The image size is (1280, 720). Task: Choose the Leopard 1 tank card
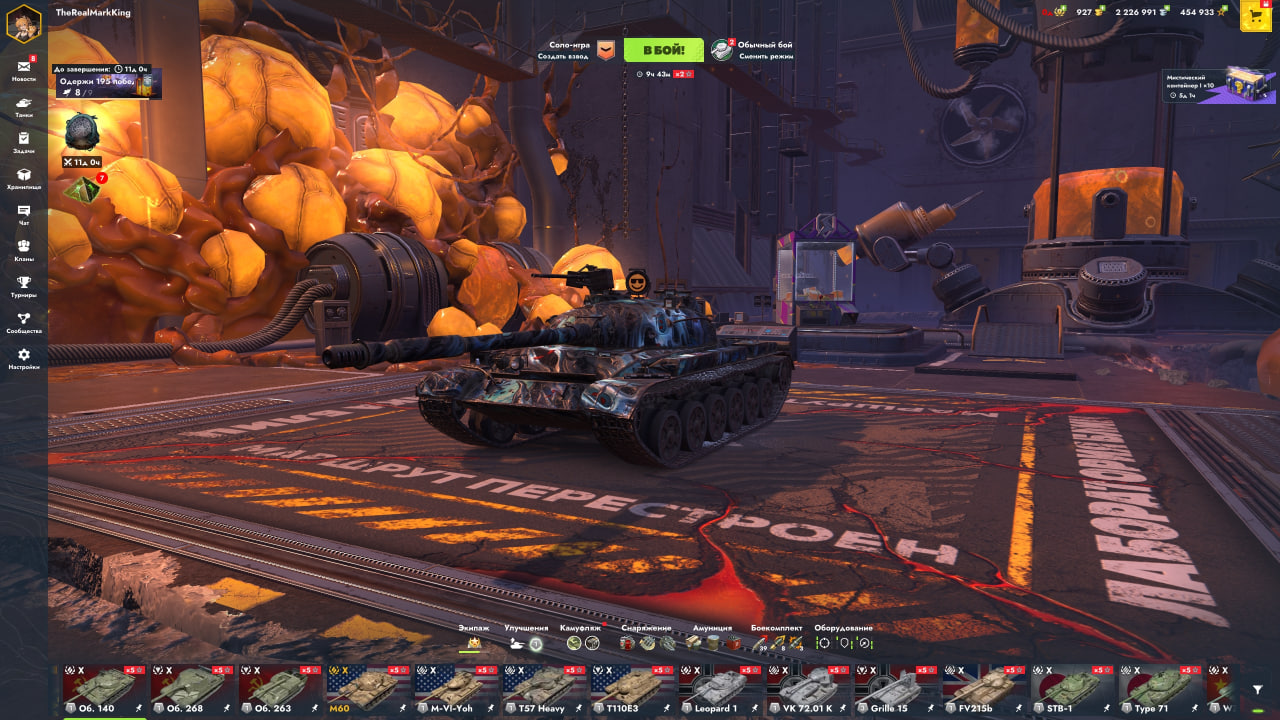(718, 688)
